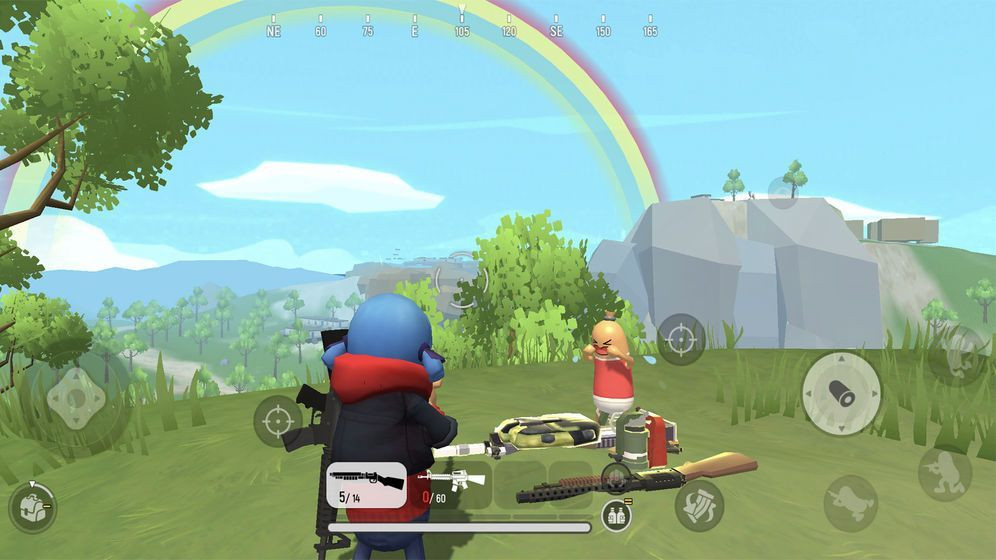Tap the bullet fire button
The height and width of the screenshot is (560, 996).
click(841, 392)
